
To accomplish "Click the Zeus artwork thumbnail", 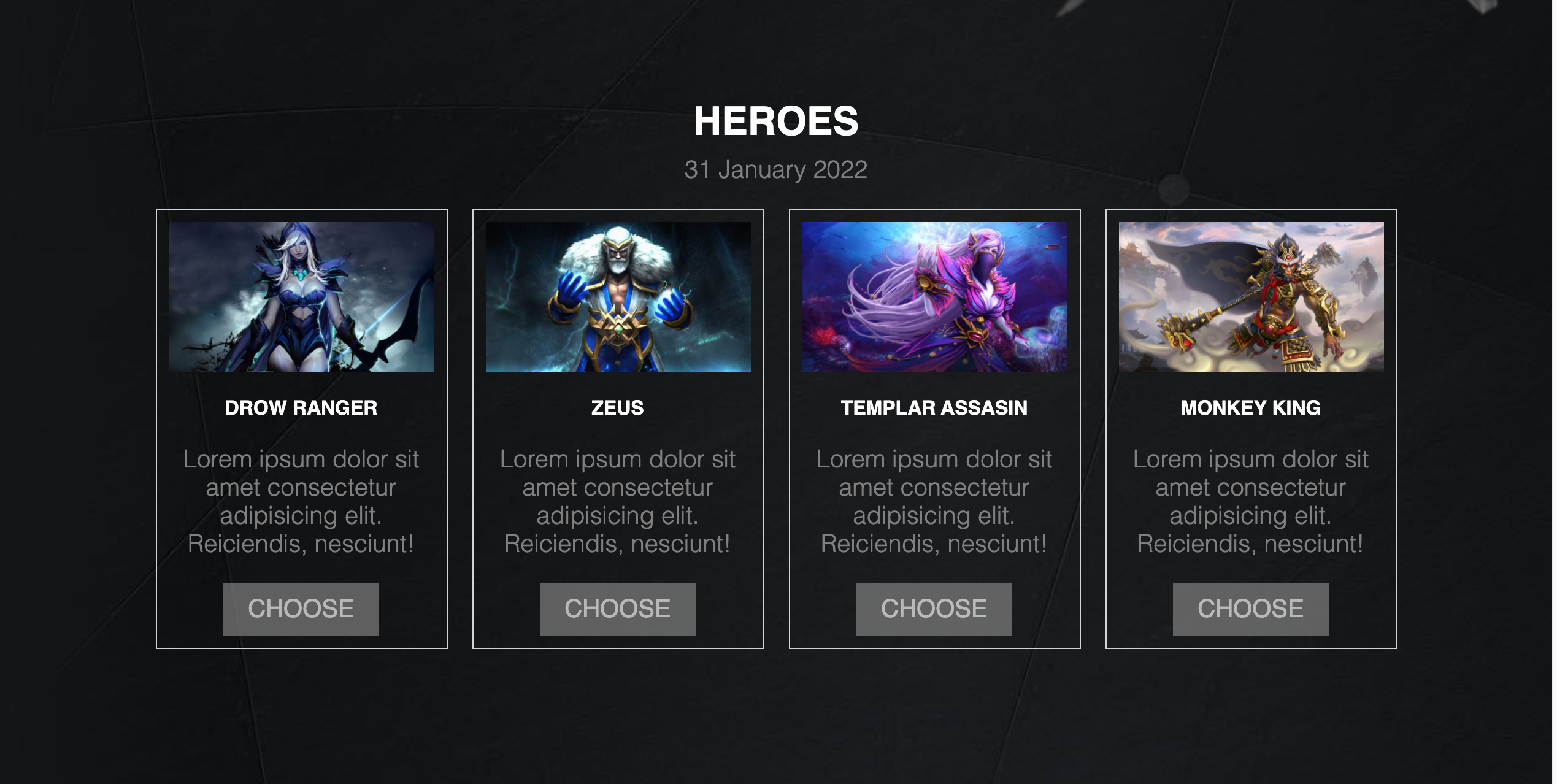I will click(x=618, y=297).
